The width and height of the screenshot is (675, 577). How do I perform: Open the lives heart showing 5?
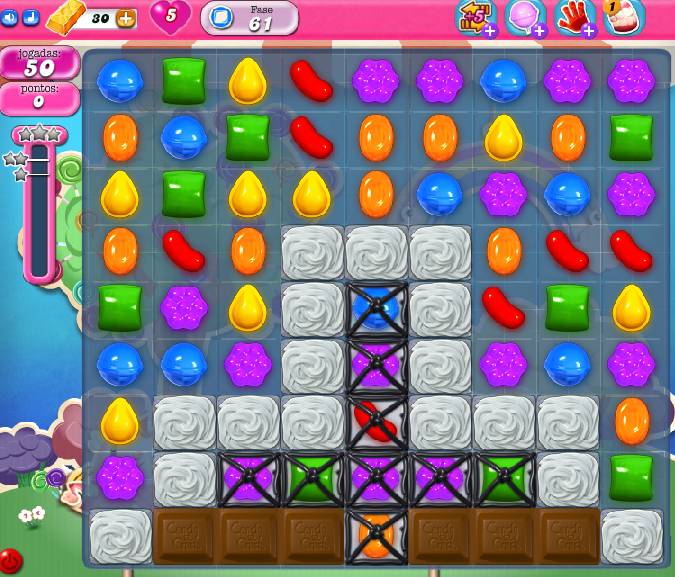[170, 16]
